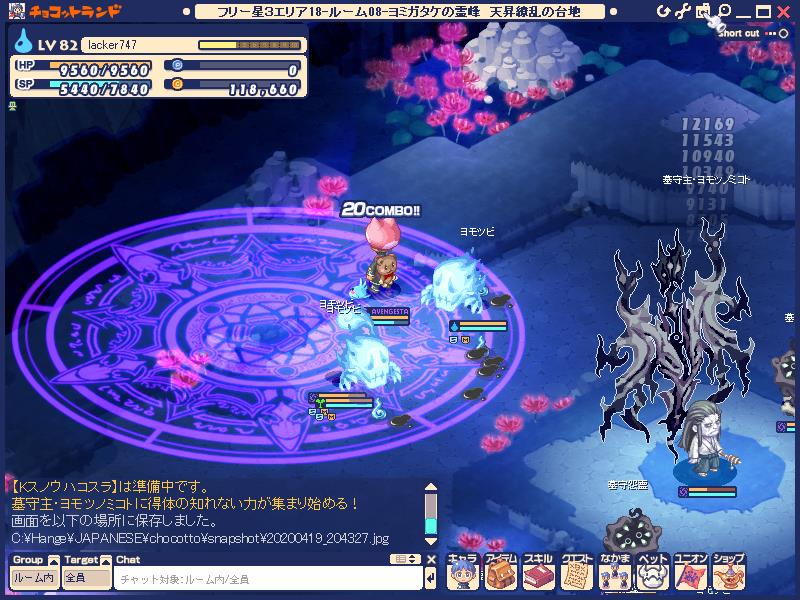Close the chat panel
The width and height of the screenshot is (800, 600).
tap(431, 560)
